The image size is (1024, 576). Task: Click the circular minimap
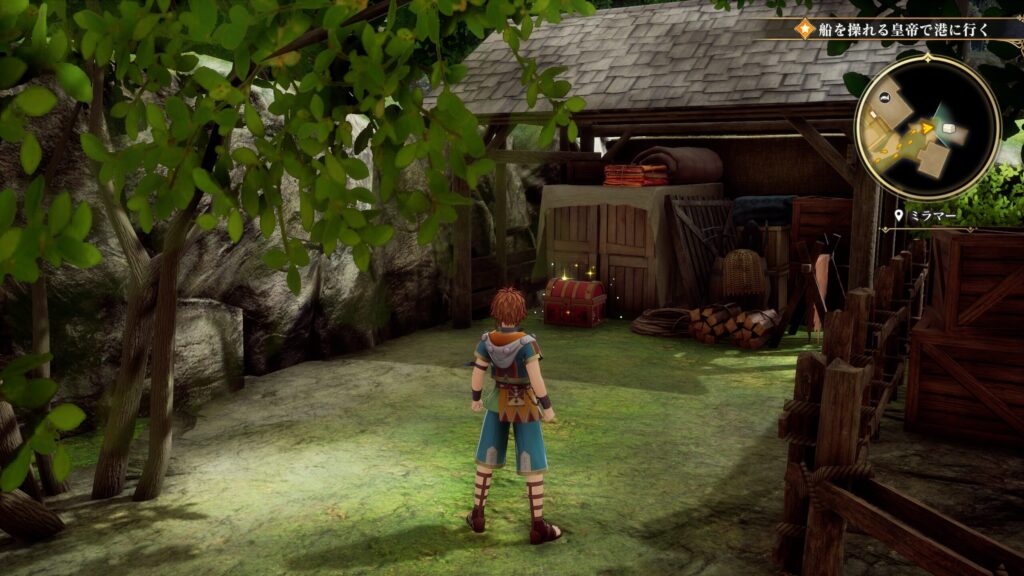tap(927, 127)
